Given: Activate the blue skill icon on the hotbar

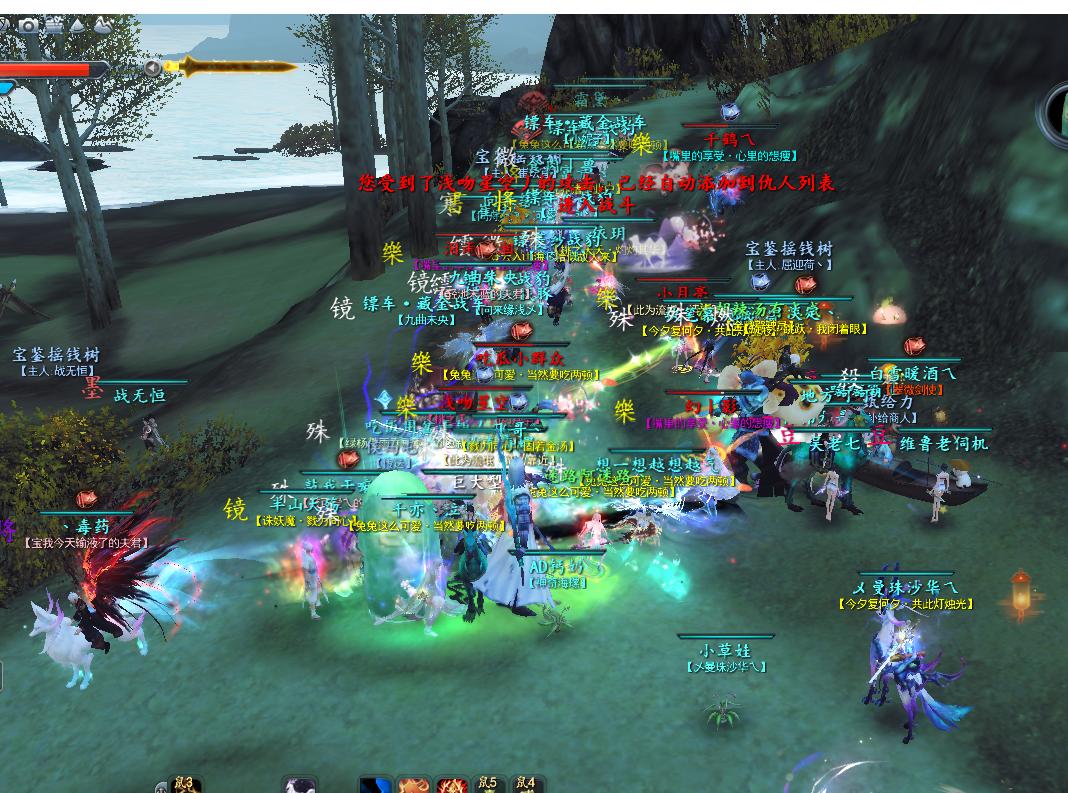Looking at the screenshot, I should tap(376, 786).
